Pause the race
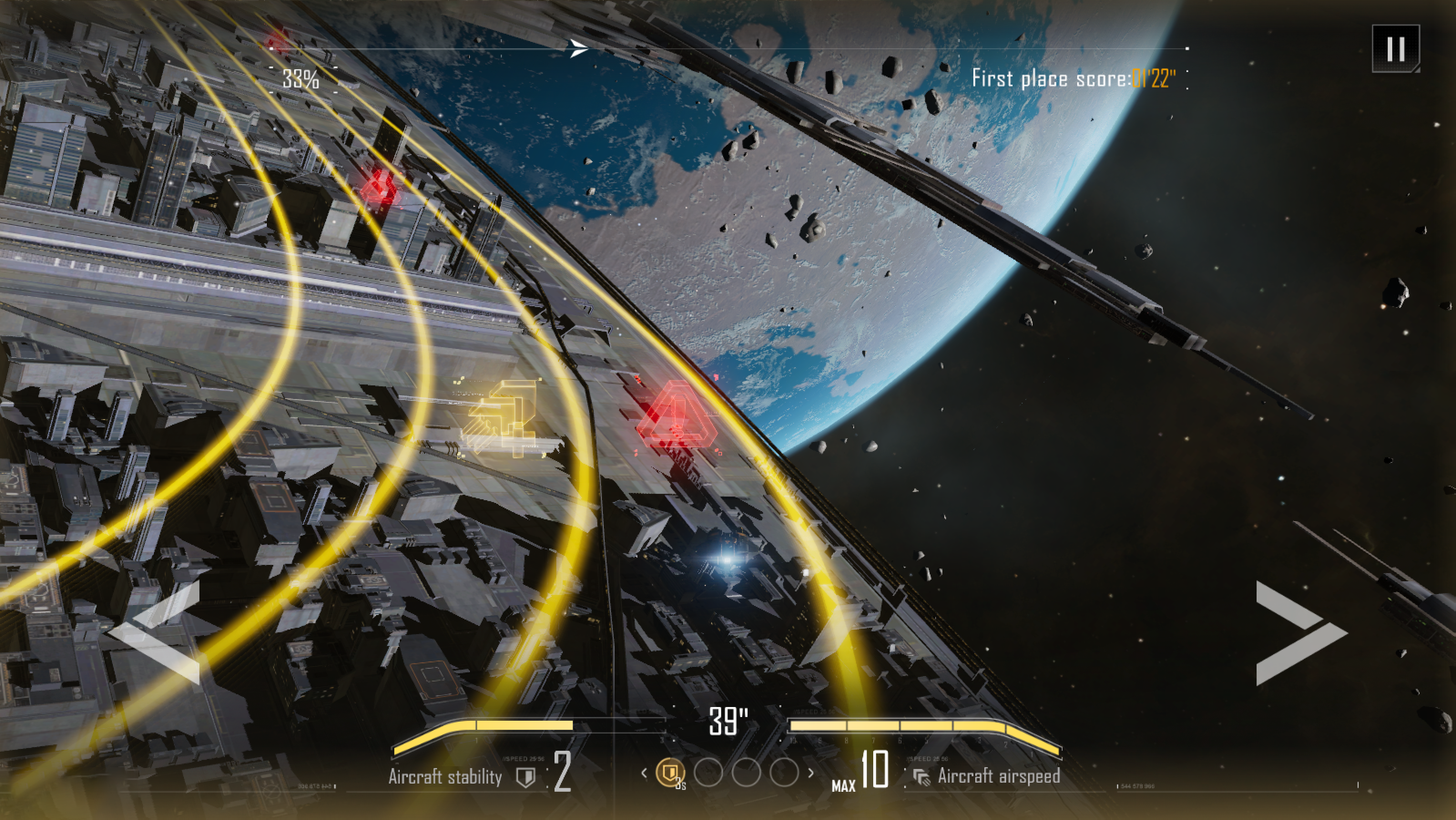Image resolution: width=1456 pixels, height=820 pixels. (1395, 49)
